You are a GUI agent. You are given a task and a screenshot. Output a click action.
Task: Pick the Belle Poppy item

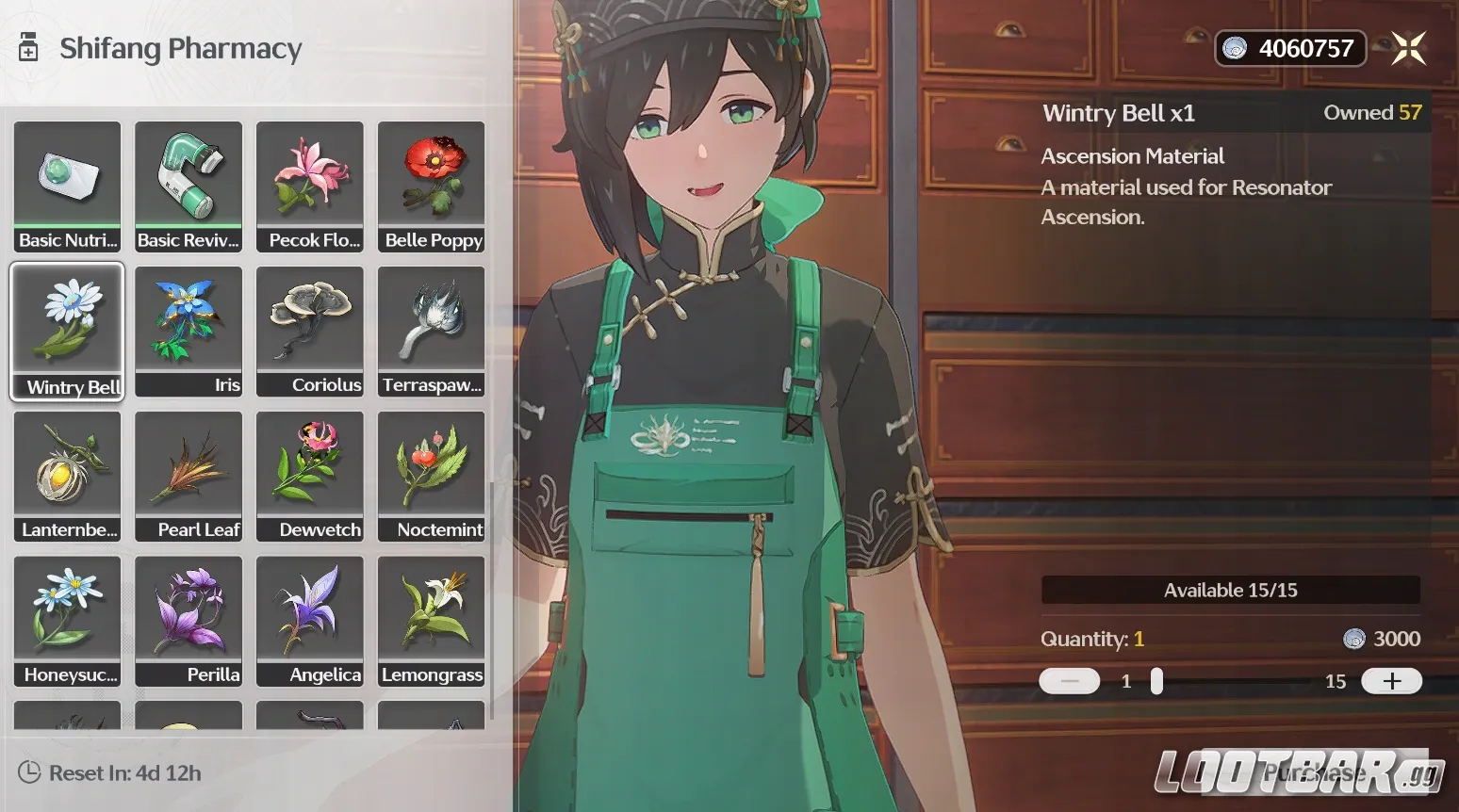[432, 186]
